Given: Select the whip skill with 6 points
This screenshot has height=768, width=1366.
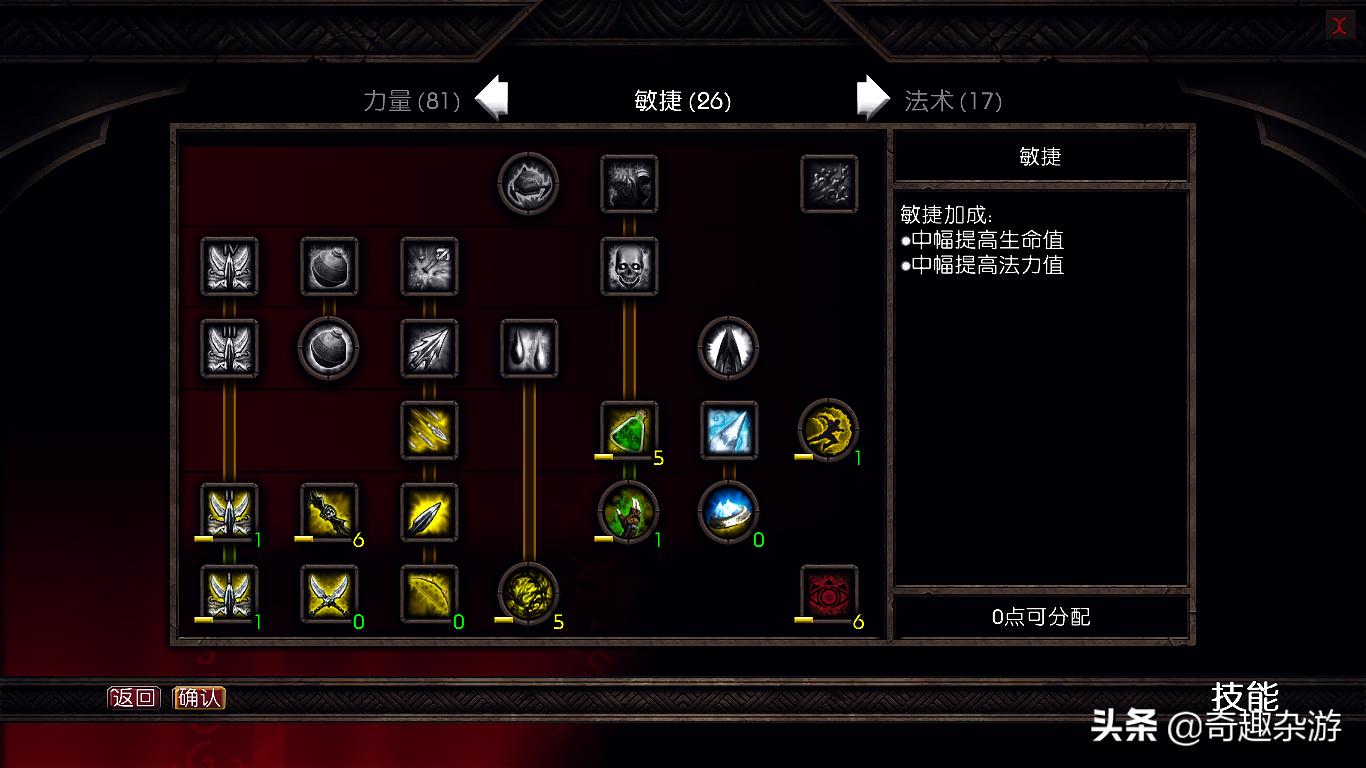Looking at the screenshot, I should click(330, 512).
